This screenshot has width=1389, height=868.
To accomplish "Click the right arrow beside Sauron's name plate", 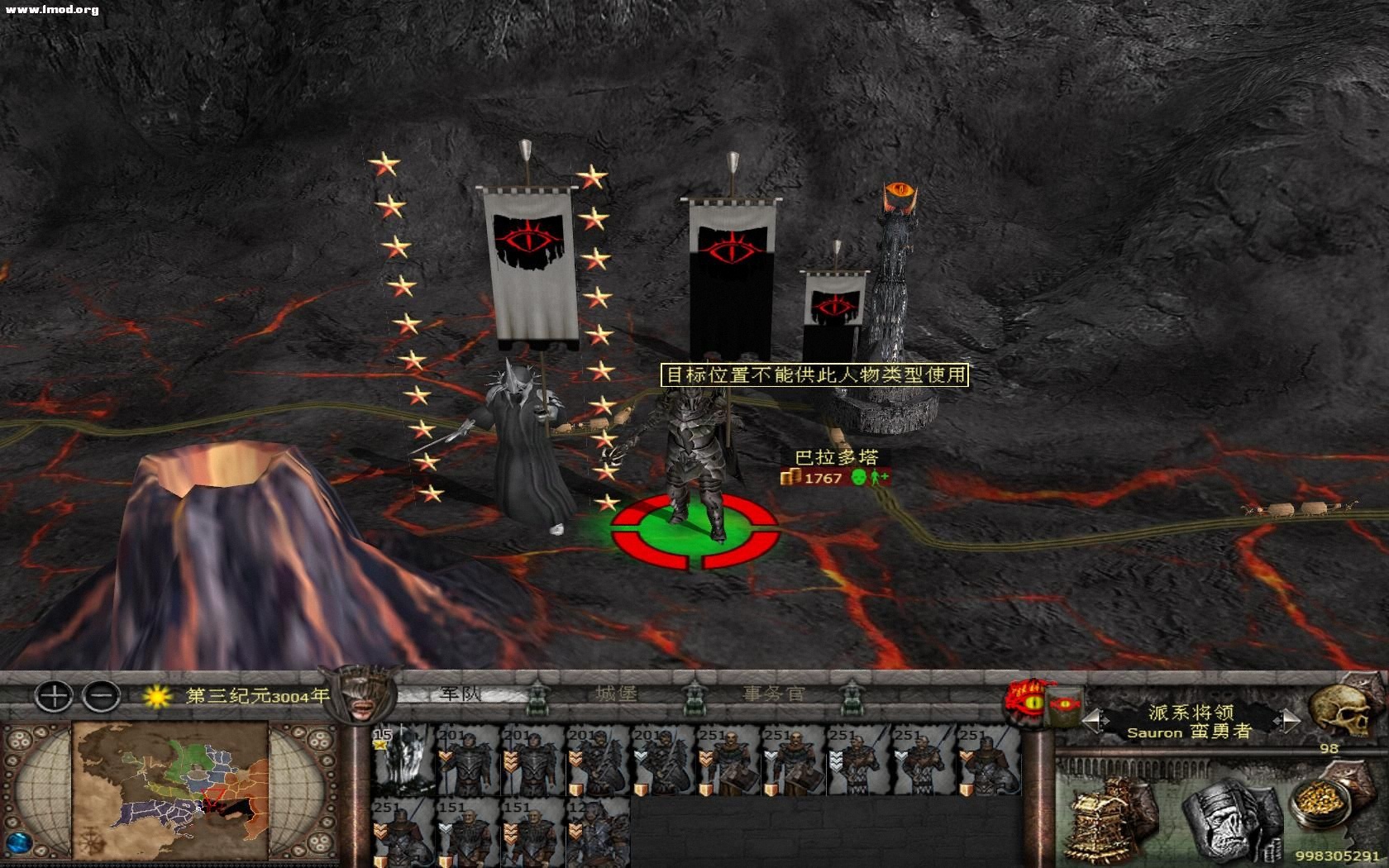I will click(1287, 719).
